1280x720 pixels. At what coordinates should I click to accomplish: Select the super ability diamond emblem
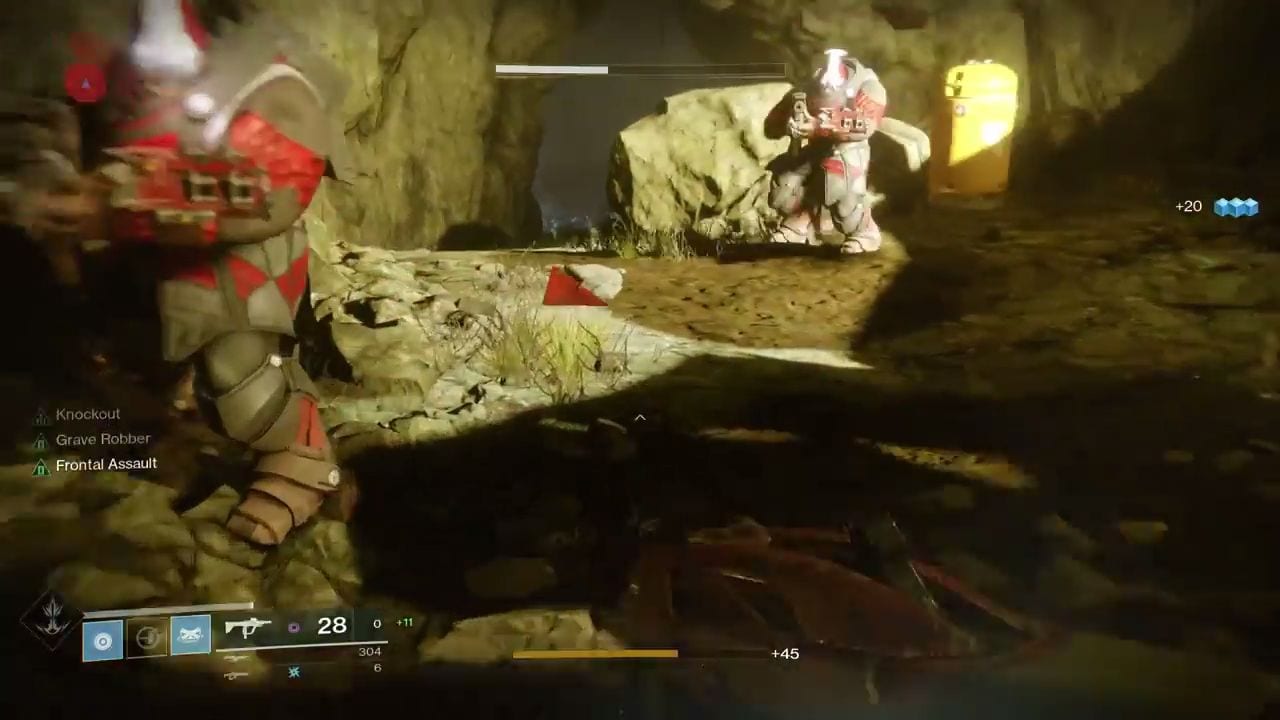(x=49, y=620)
